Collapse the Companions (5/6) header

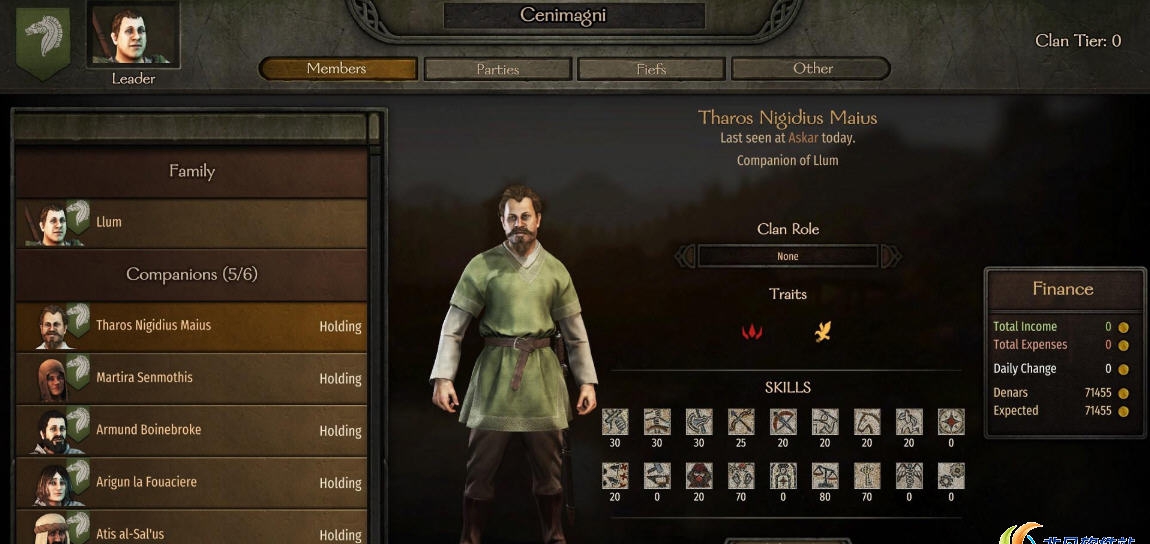click(191, 274)
